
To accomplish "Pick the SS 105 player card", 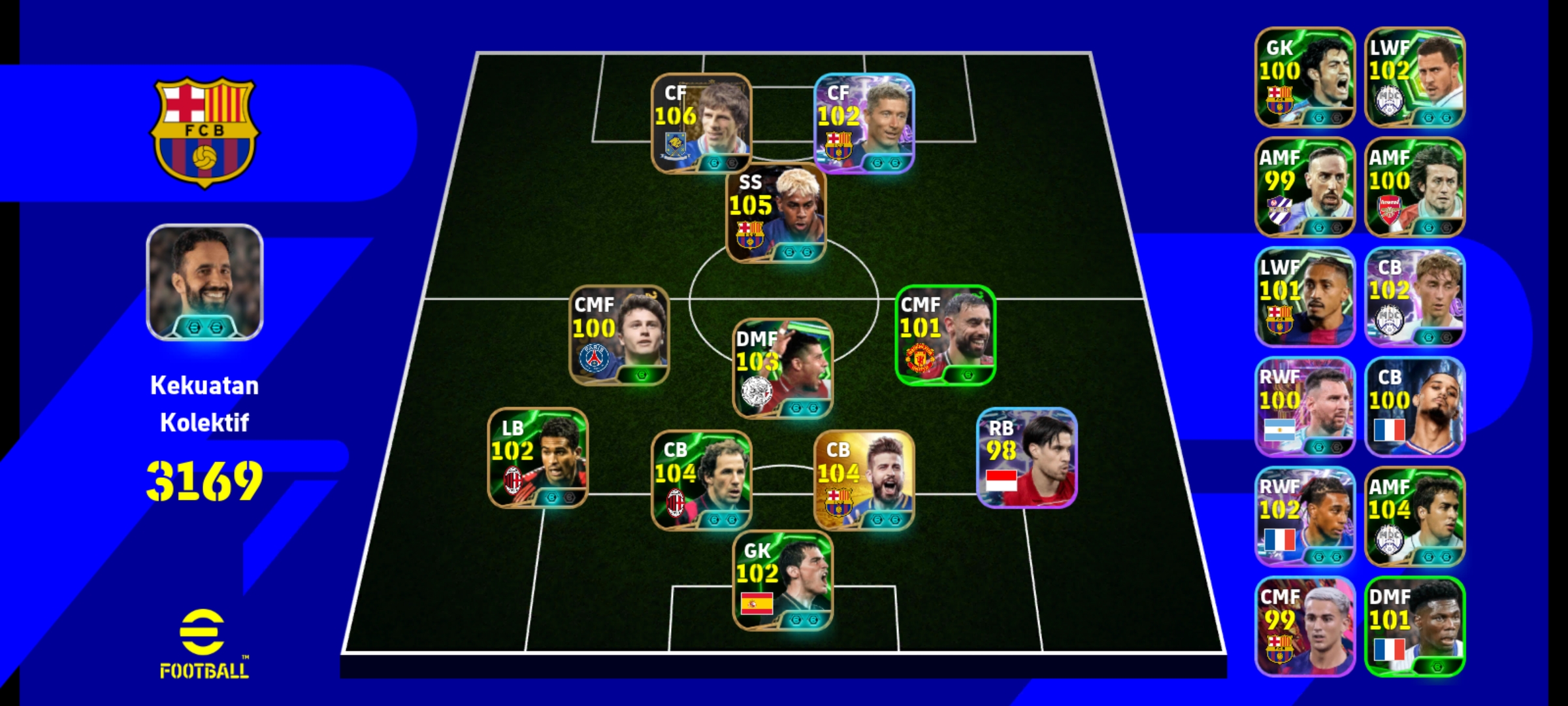I will pos(776,213).
